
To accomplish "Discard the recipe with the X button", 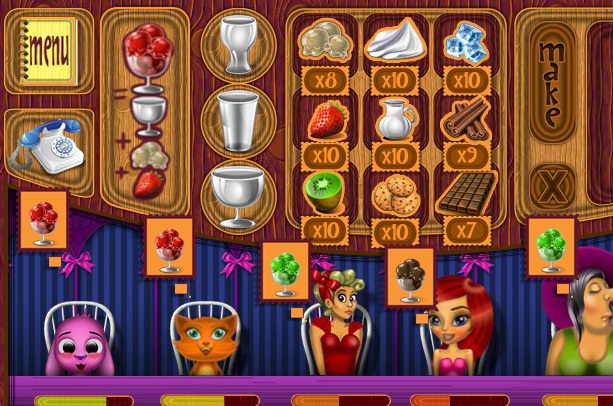I will (548, 187).
